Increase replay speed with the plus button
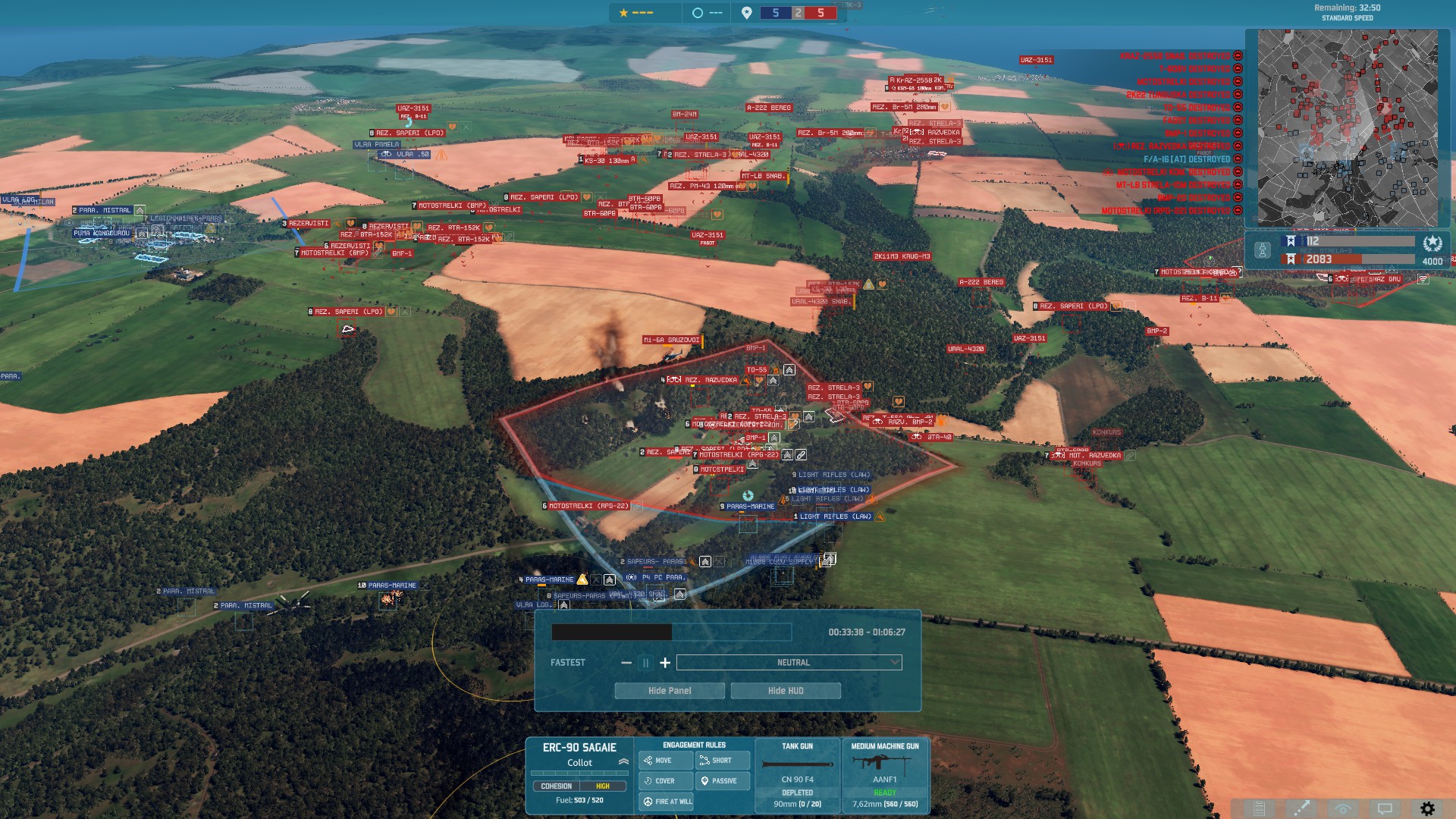 [665, 663]
